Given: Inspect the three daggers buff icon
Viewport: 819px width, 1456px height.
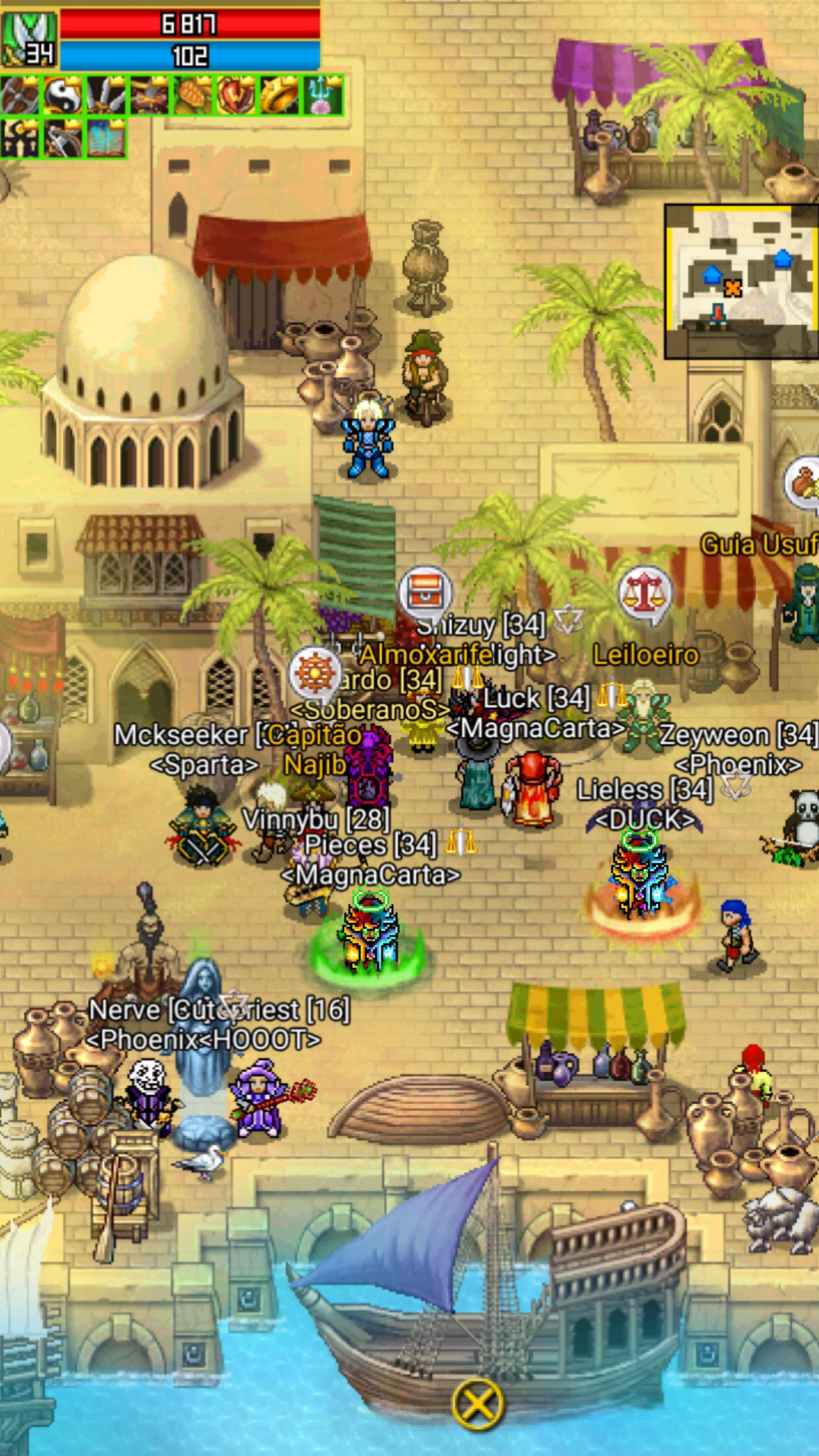Looking at the screenshot, I should click(107, 96).
